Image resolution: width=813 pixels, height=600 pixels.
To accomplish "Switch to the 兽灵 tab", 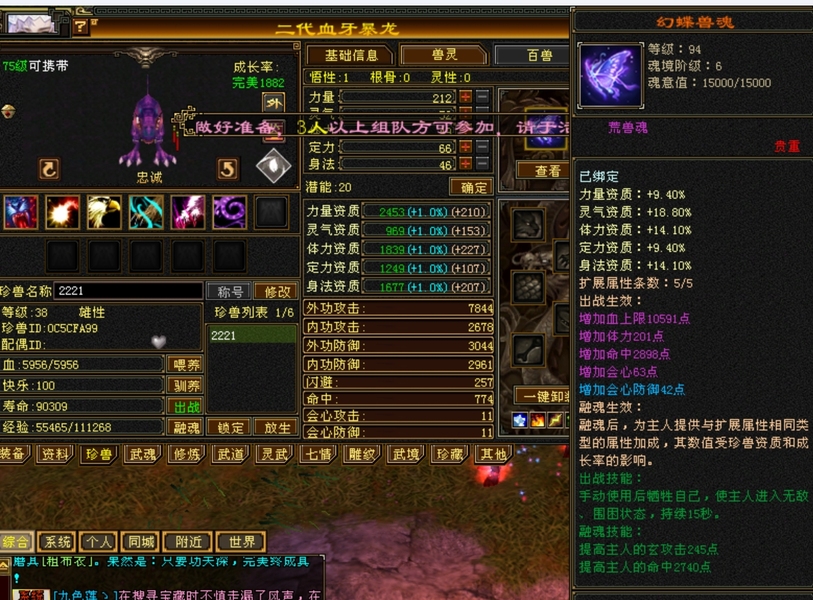I will (x=437, y=55).
